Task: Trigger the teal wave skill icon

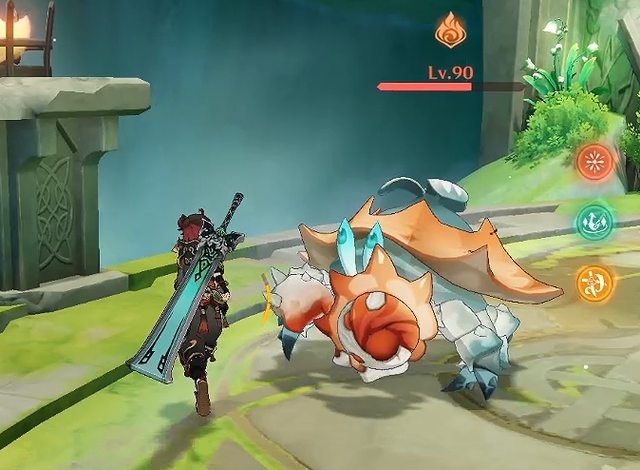Action: pyautogui.click(x=596, y=221)
